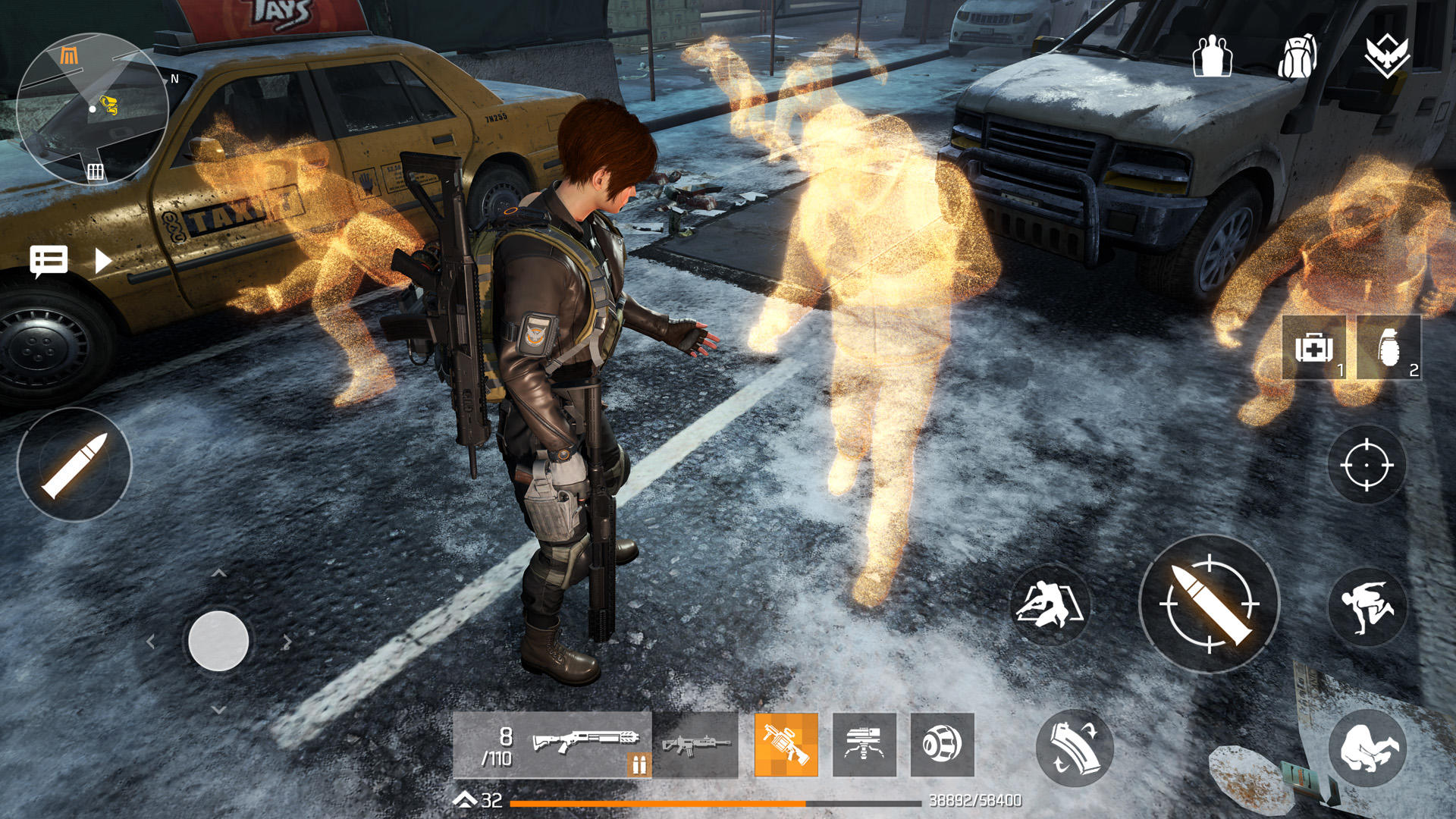The height and width of the screenshot is (819, 1456).
Task: Tap the map layers icon under the compass
Action: coord(95,170)
